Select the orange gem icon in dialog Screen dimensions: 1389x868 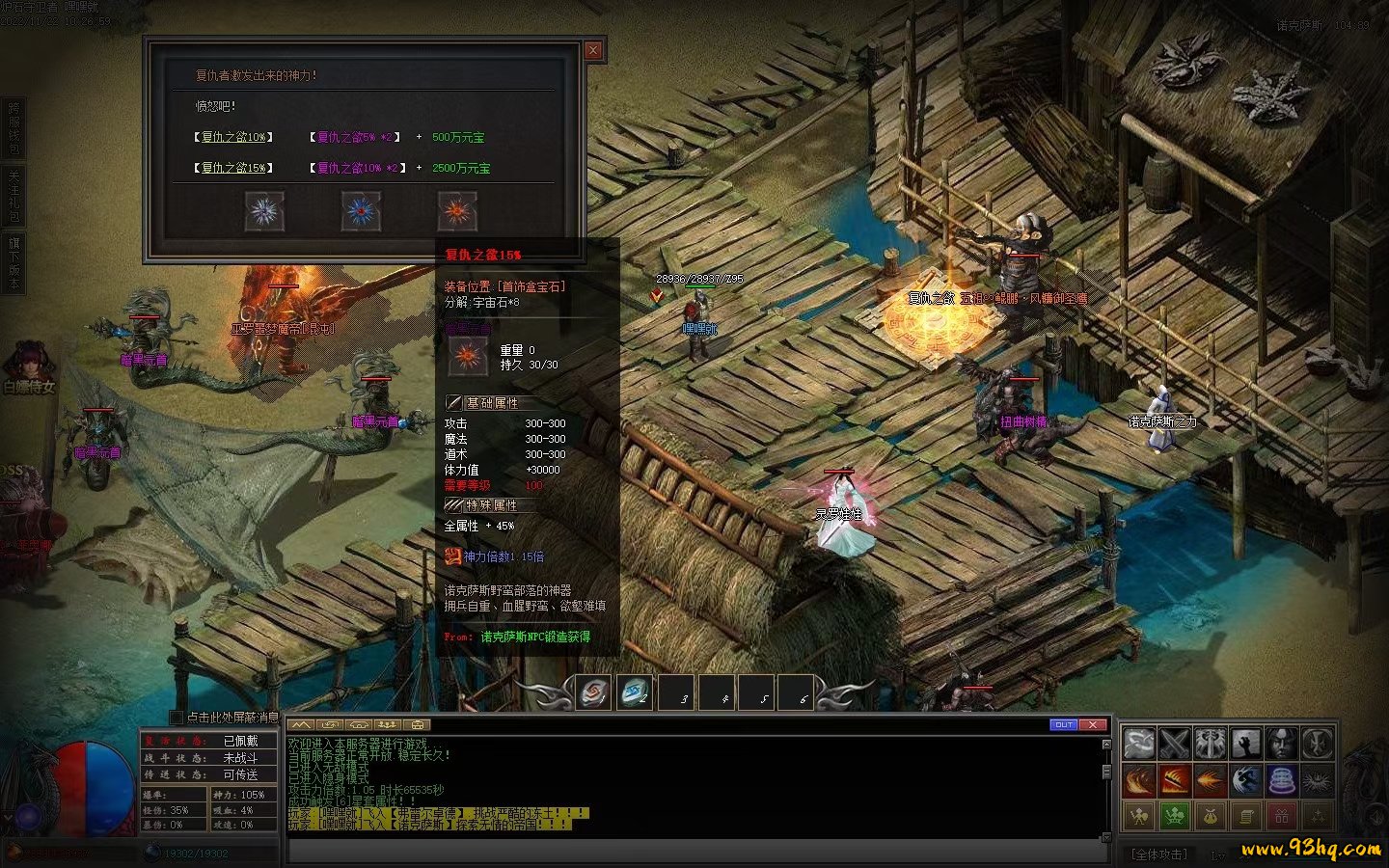(457, 211)
